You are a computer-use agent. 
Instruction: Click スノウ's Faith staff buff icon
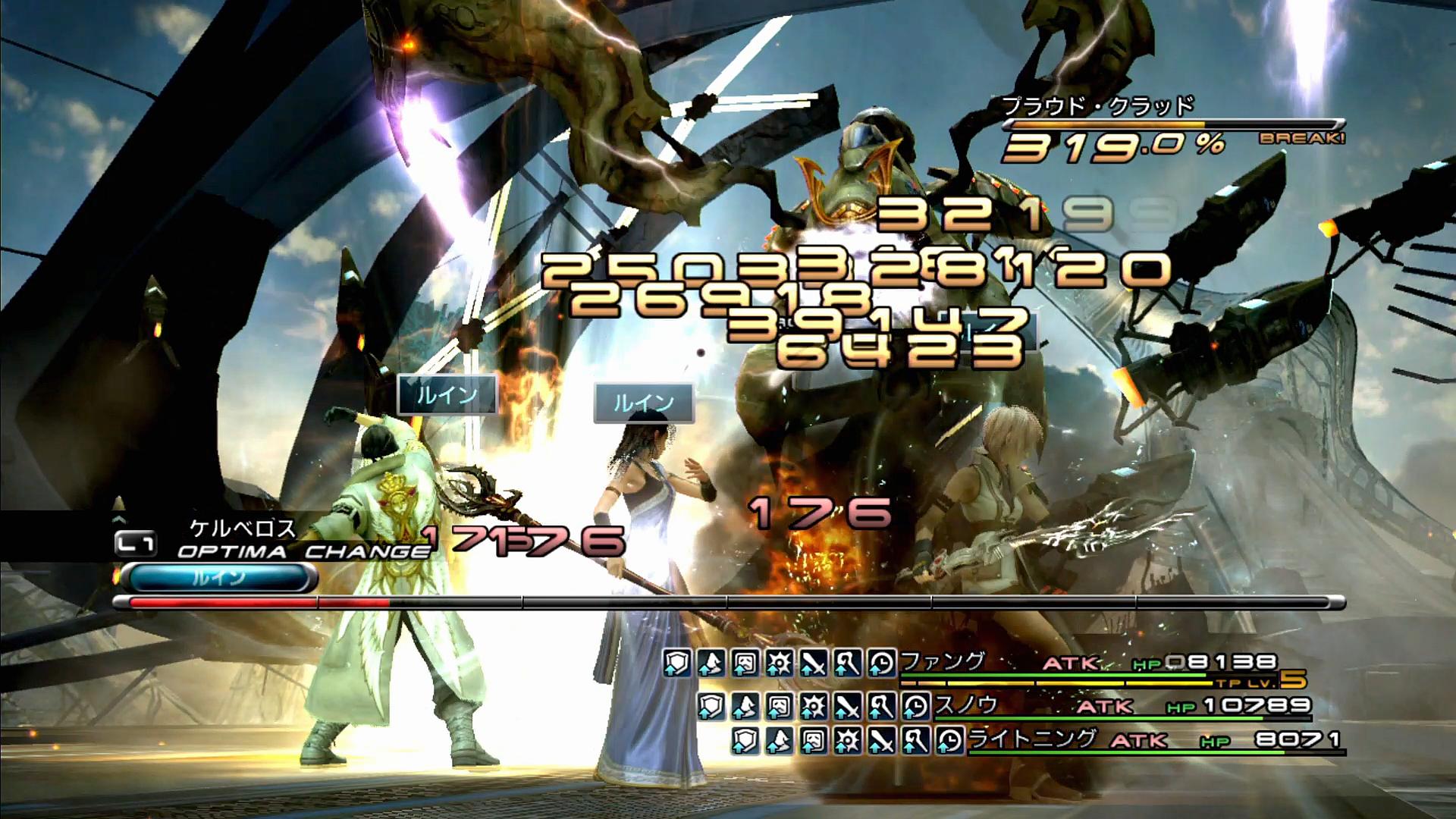click(881, 706)
